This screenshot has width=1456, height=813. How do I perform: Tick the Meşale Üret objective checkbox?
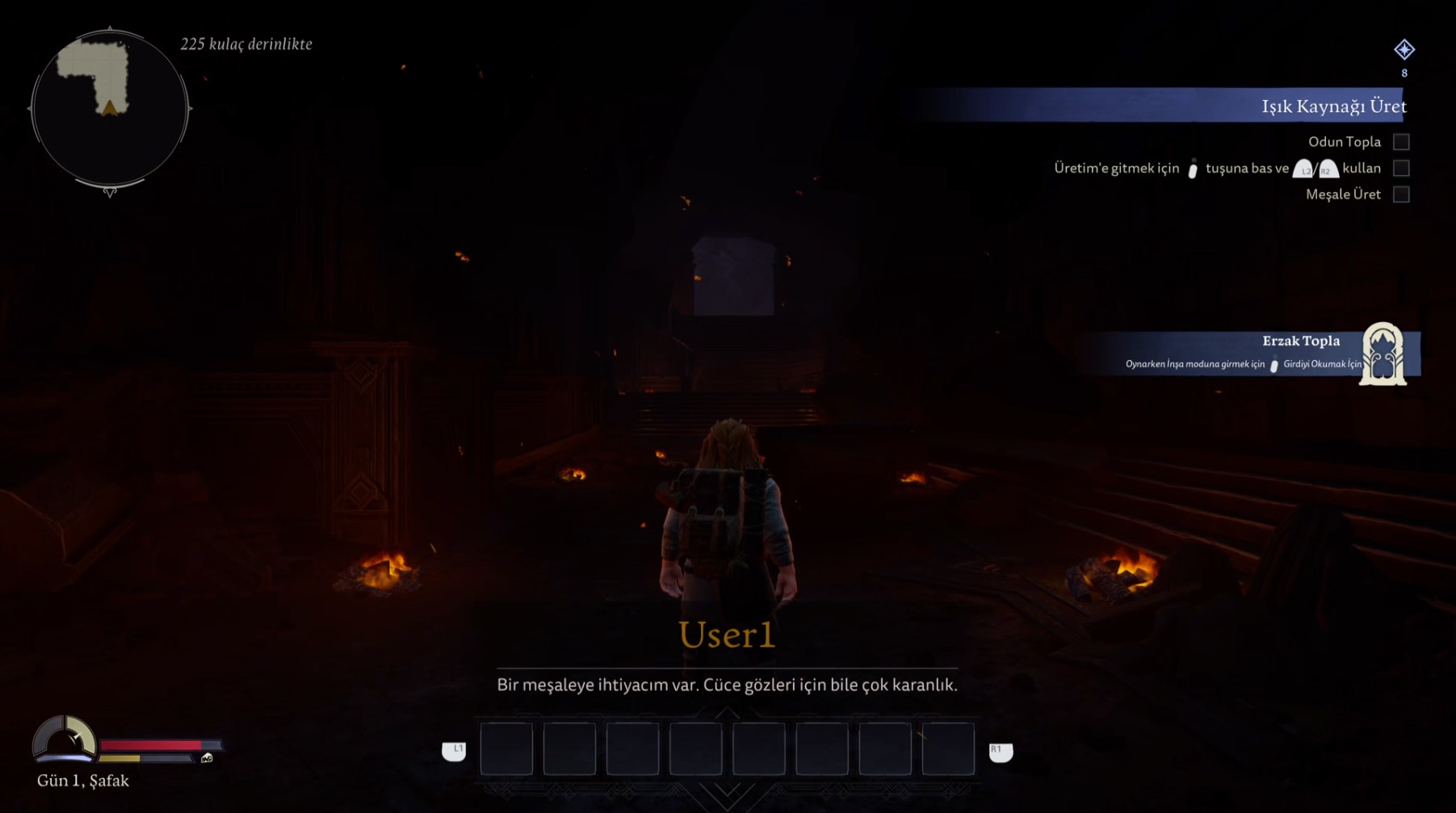coord(1401,195)
